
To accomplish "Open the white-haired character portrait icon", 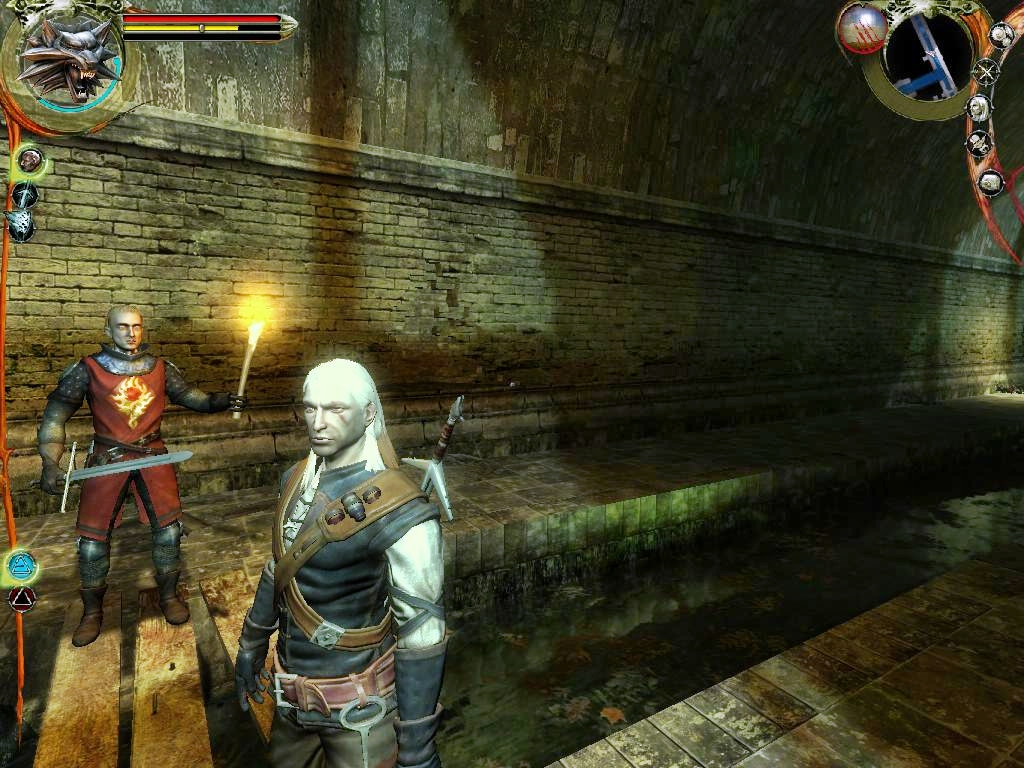I will (x=978, y=108).
